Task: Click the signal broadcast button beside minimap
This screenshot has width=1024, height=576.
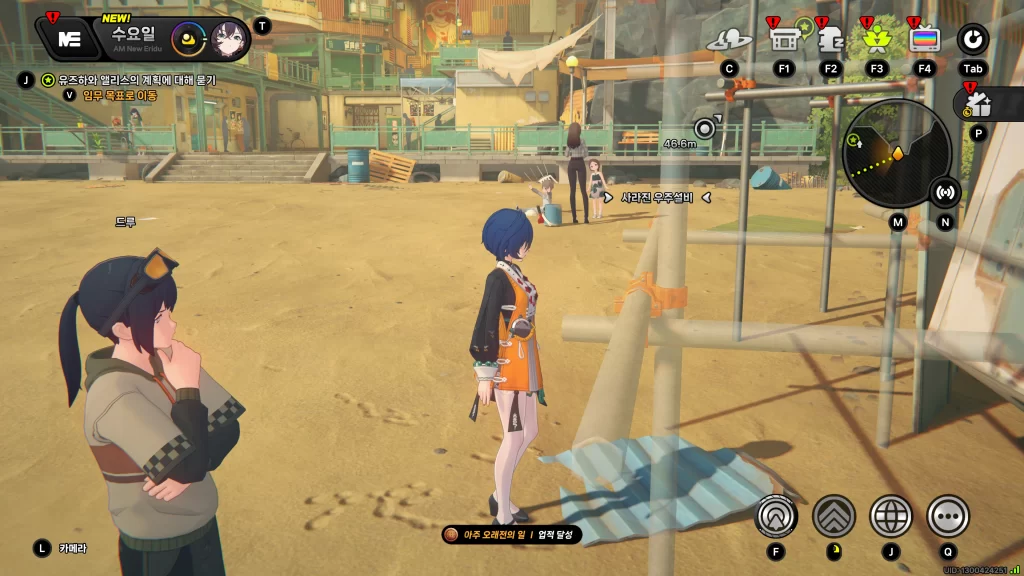Action: point(945,191)
